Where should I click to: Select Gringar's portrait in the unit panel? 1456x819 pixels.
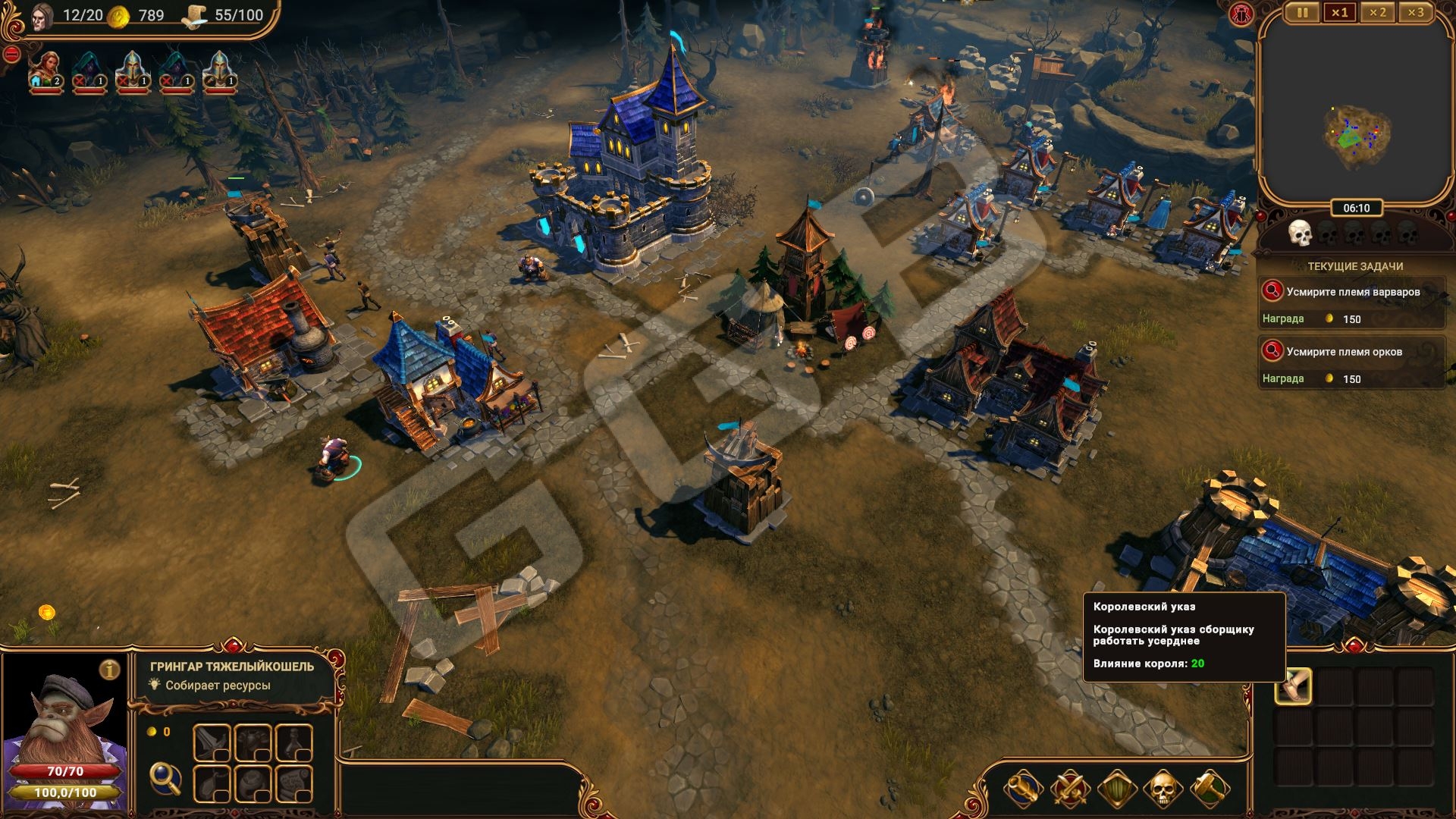tap(64, 720)
